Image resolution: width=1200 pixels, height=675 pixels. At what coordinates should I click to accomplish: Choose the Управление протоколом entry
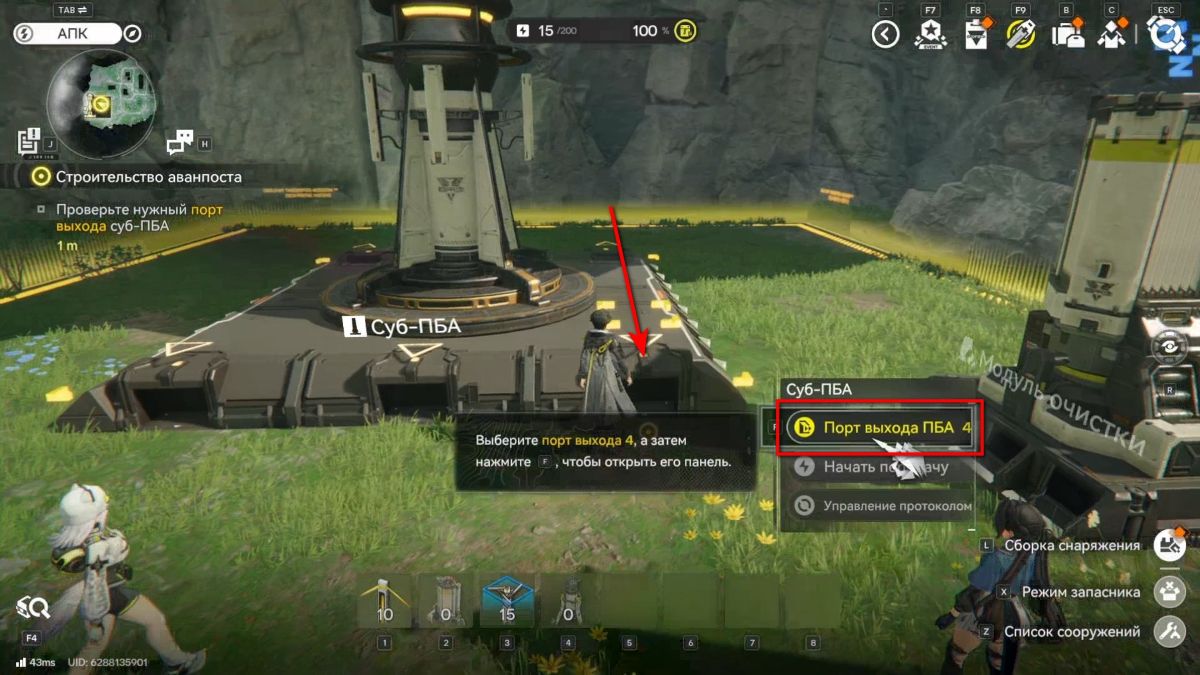[x=880, y=506]
